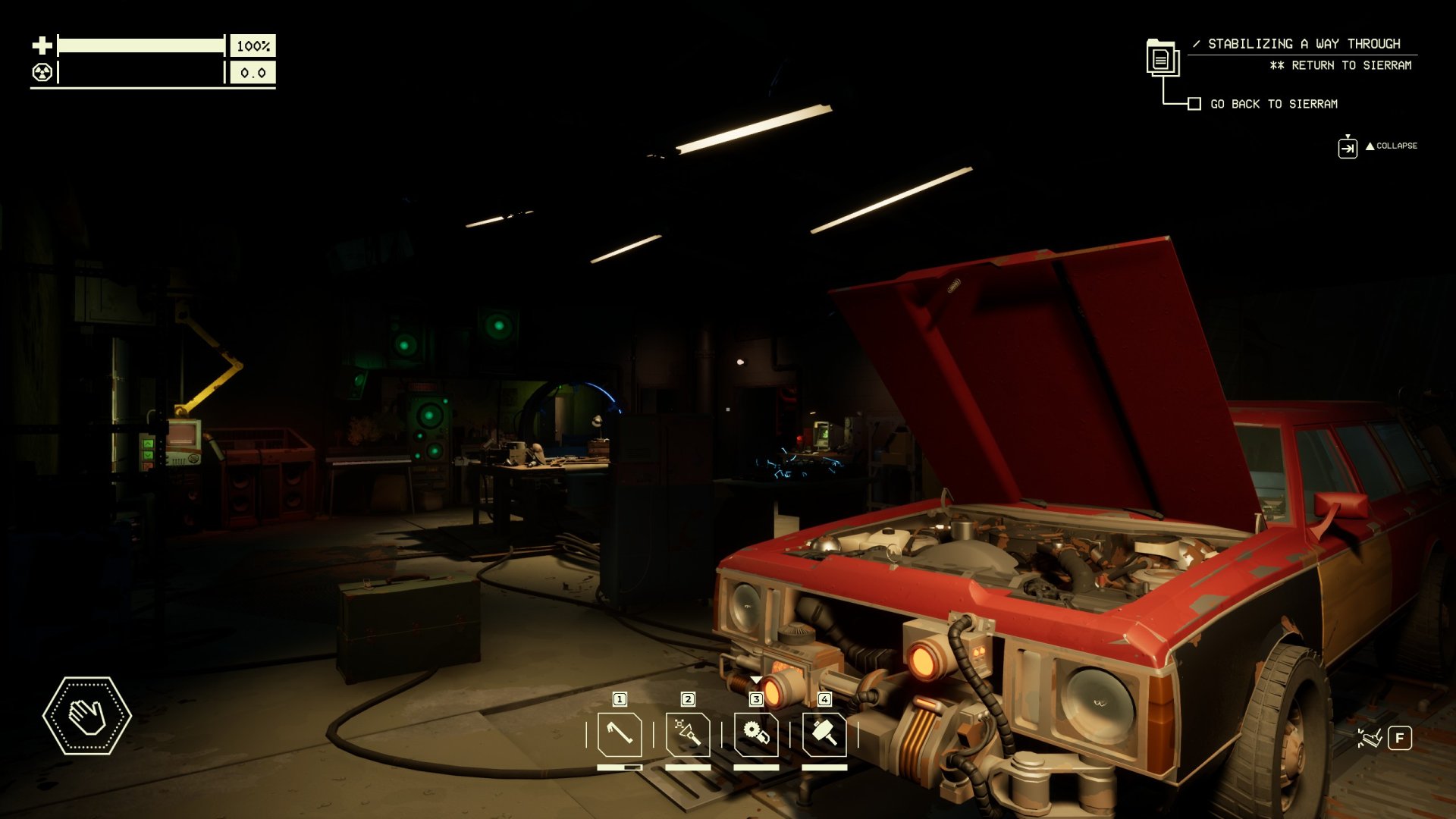Viewport: 1456px width, 819px height.
Task: Click the Stabilizing a Way Through quest title
Action: pos(1304,44)
